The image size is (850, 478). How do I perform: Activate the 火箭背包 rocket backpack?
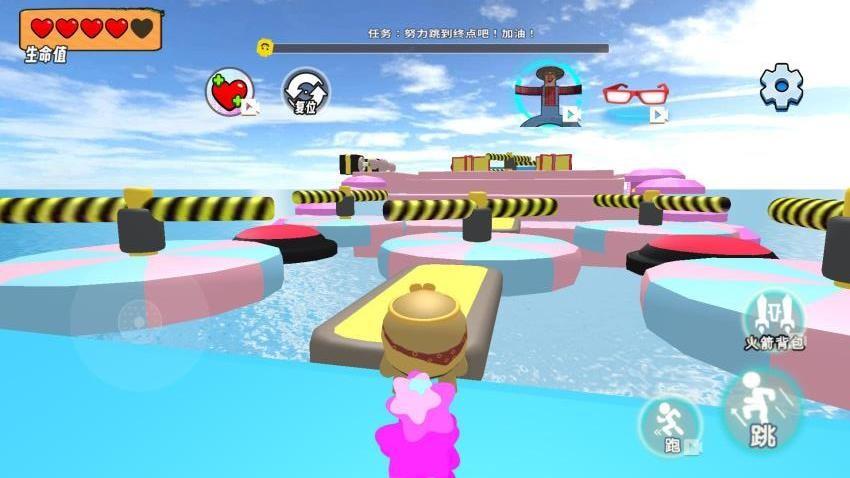[774, 319]
